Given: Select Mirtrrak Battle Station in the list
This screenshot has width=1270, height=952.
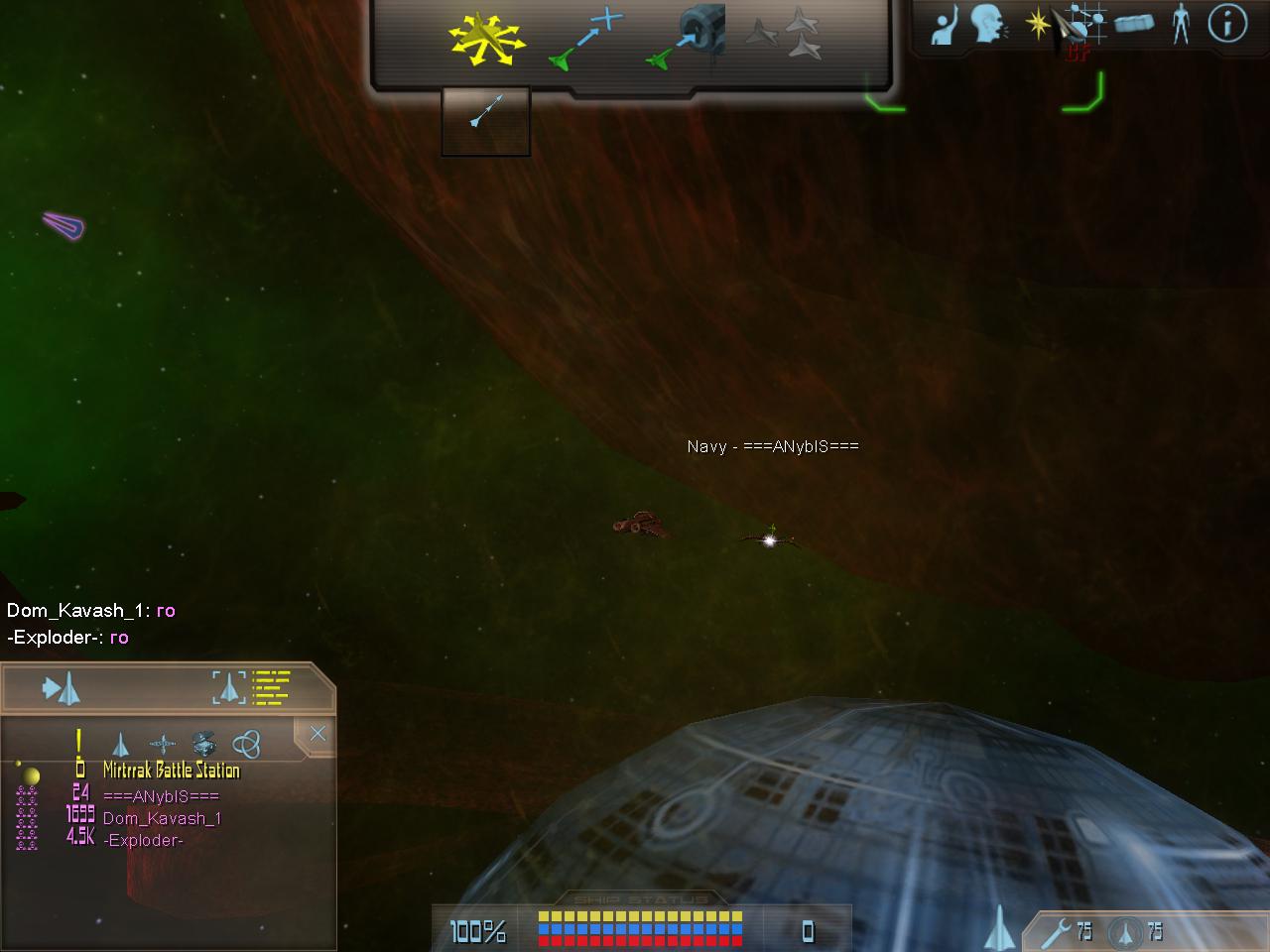Looking at the screenshot, I should point(171,771).
